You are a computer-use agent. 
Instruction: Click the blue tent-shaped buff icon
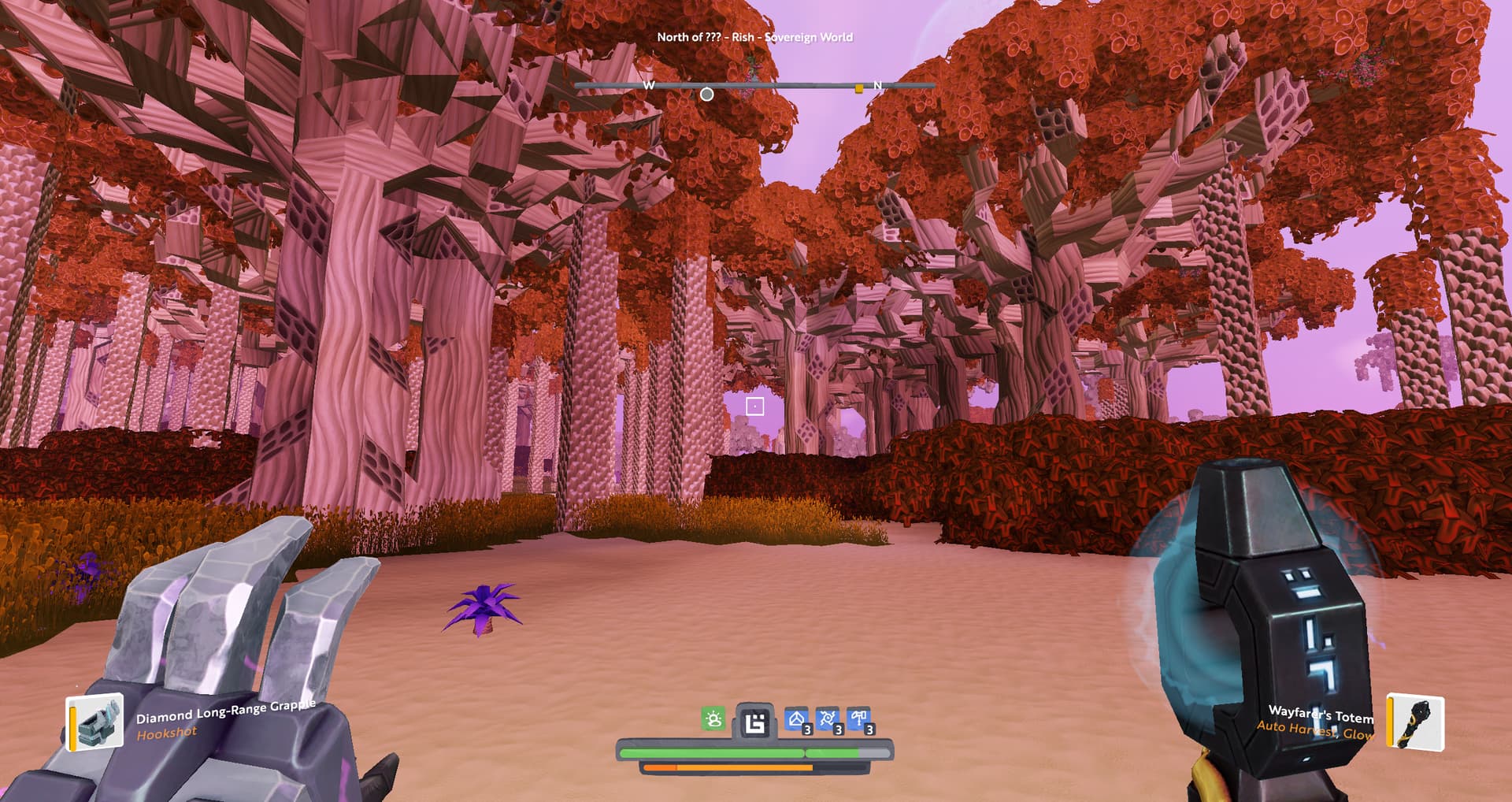click(797, 719)
